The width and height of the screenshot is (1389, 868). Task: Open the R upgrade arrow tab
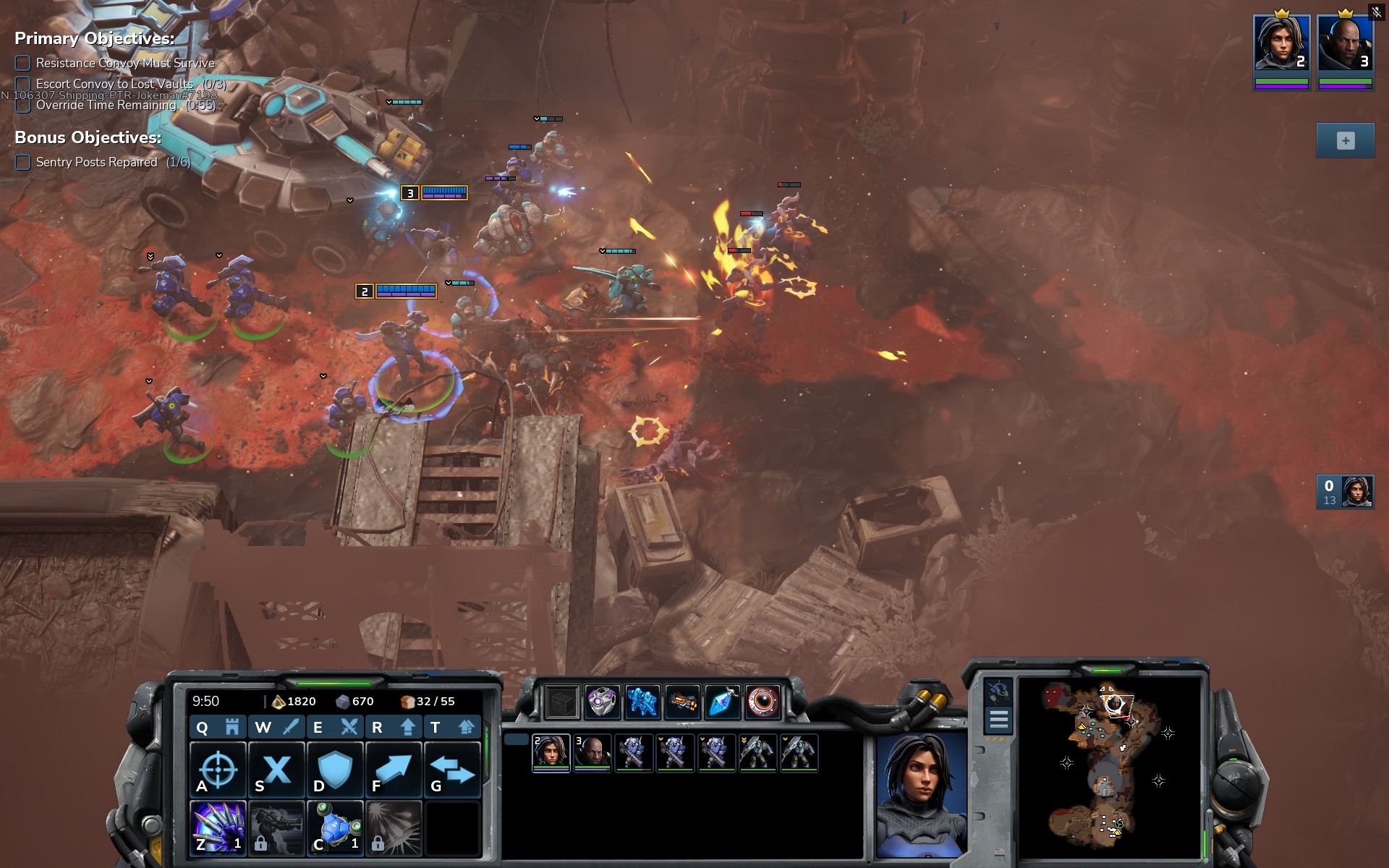(x=394, y=727)
